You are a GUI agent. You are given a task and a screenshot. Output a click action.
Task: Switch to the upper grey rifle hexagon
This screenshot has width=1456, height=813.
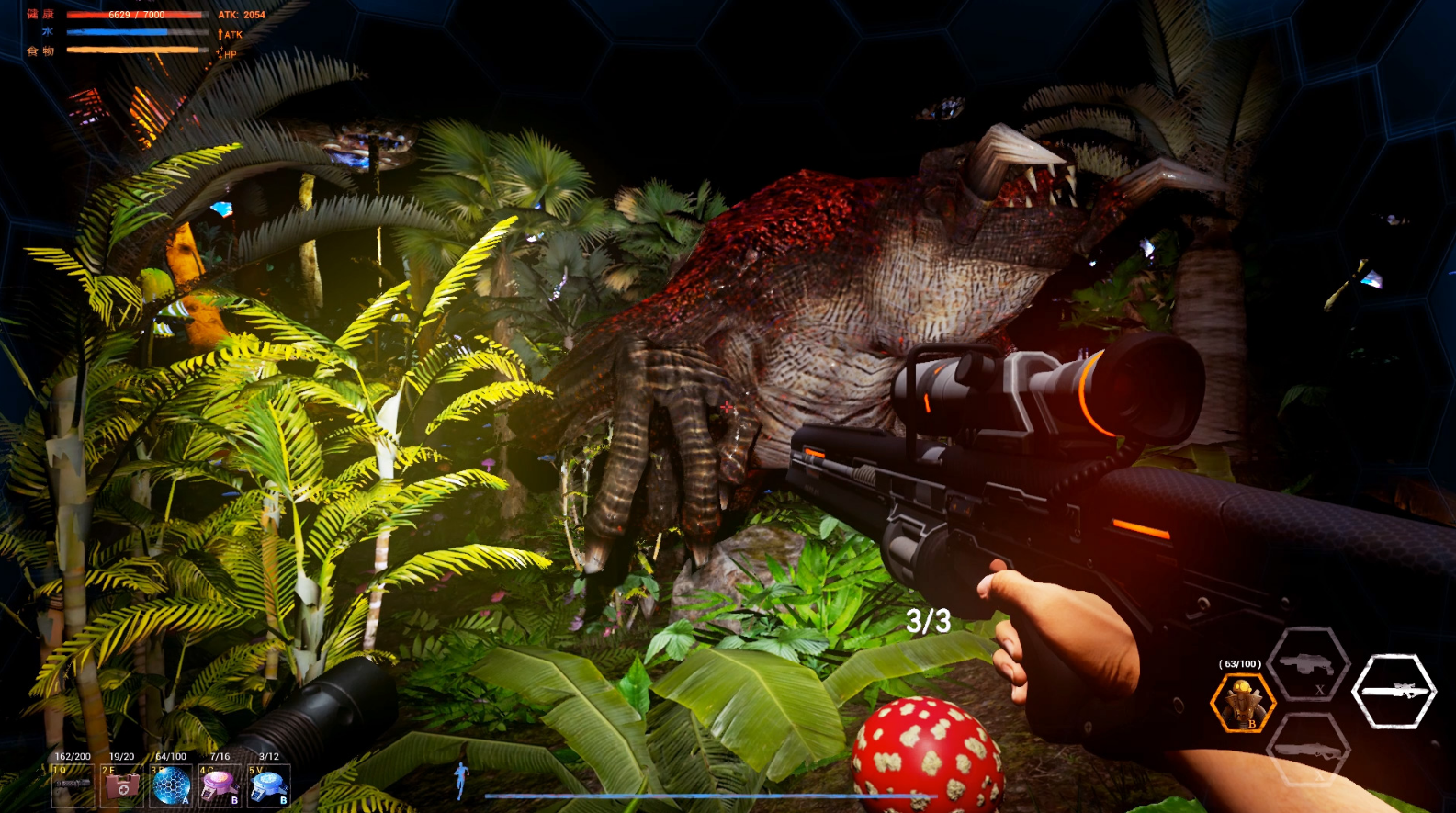(x=1308, y=665)
